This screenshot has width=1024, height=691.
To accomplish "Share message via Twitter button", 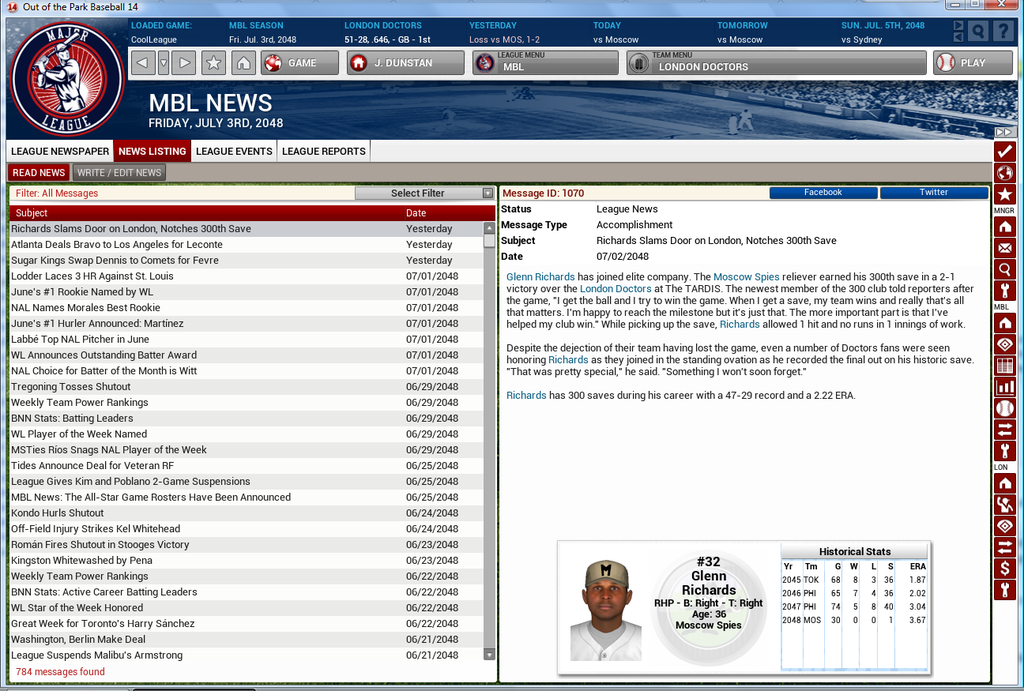I will tap(933, 192).
